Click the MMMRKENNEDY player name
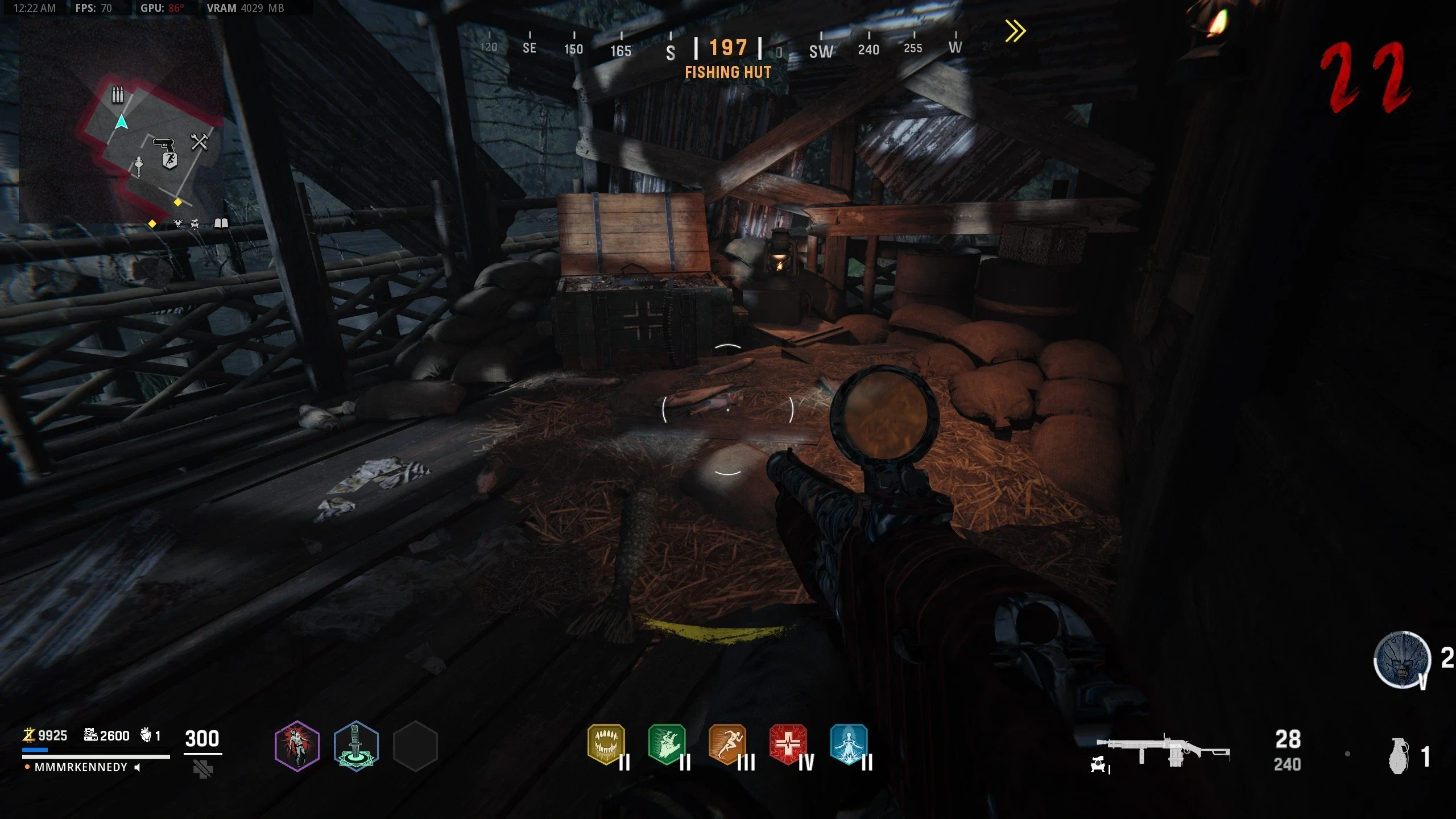Screen dimensions: 1456x819 (81, 767)
